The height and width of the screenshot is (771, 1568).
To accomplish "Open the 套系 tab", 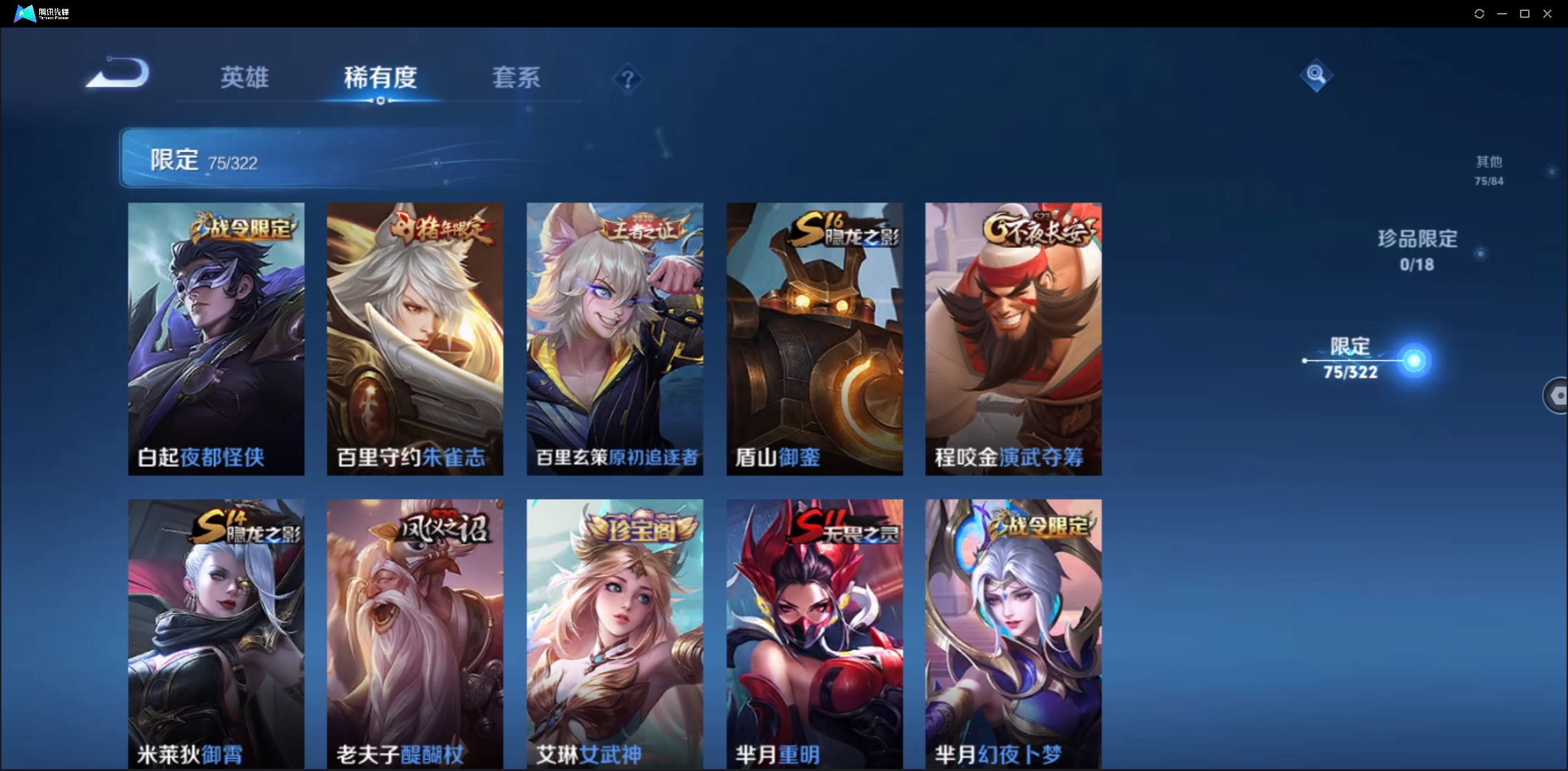I will (516, 78).
